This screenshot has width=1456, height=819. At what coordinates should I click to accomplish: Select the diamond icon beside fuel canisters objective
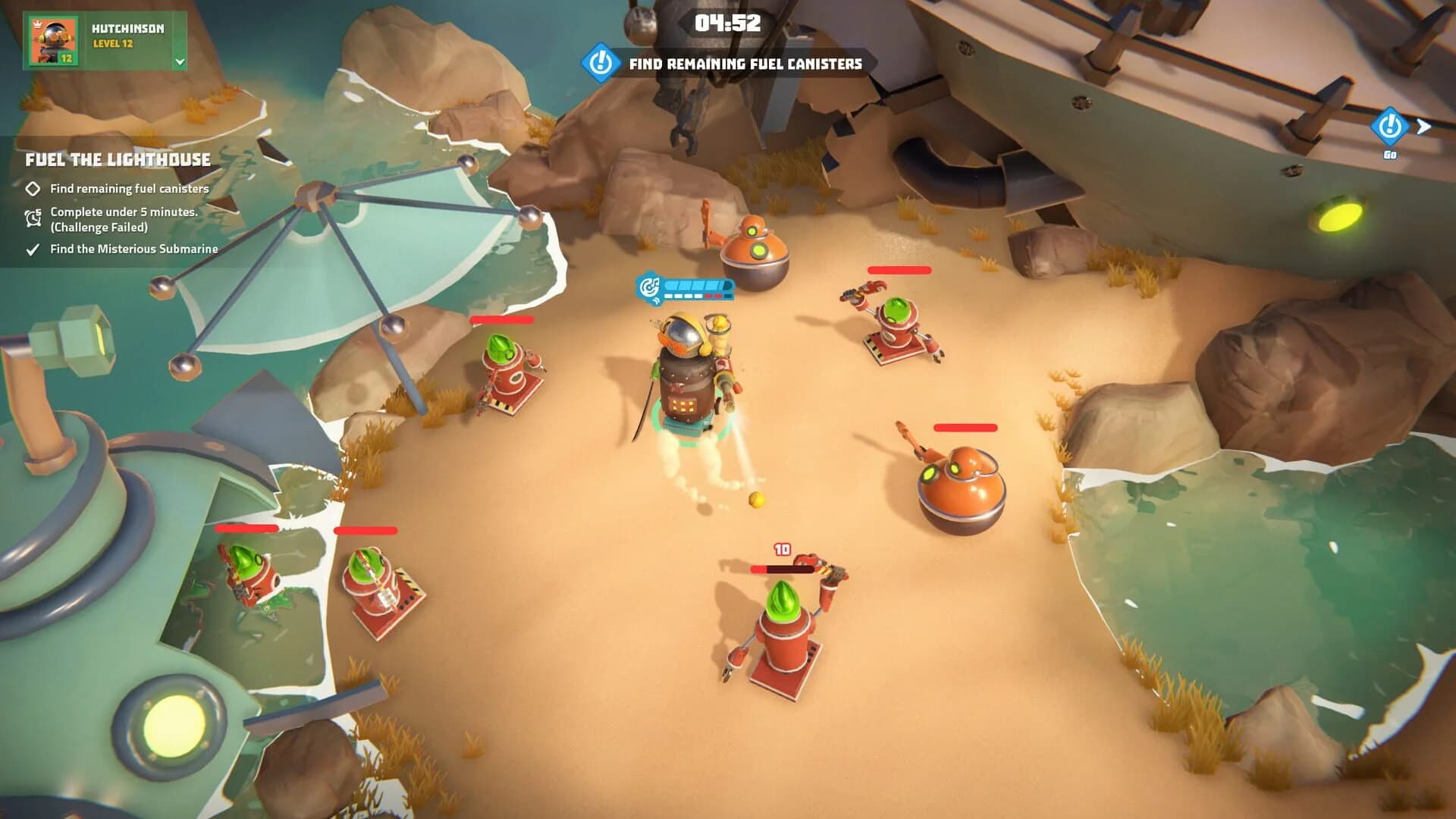tap(33, 189)
